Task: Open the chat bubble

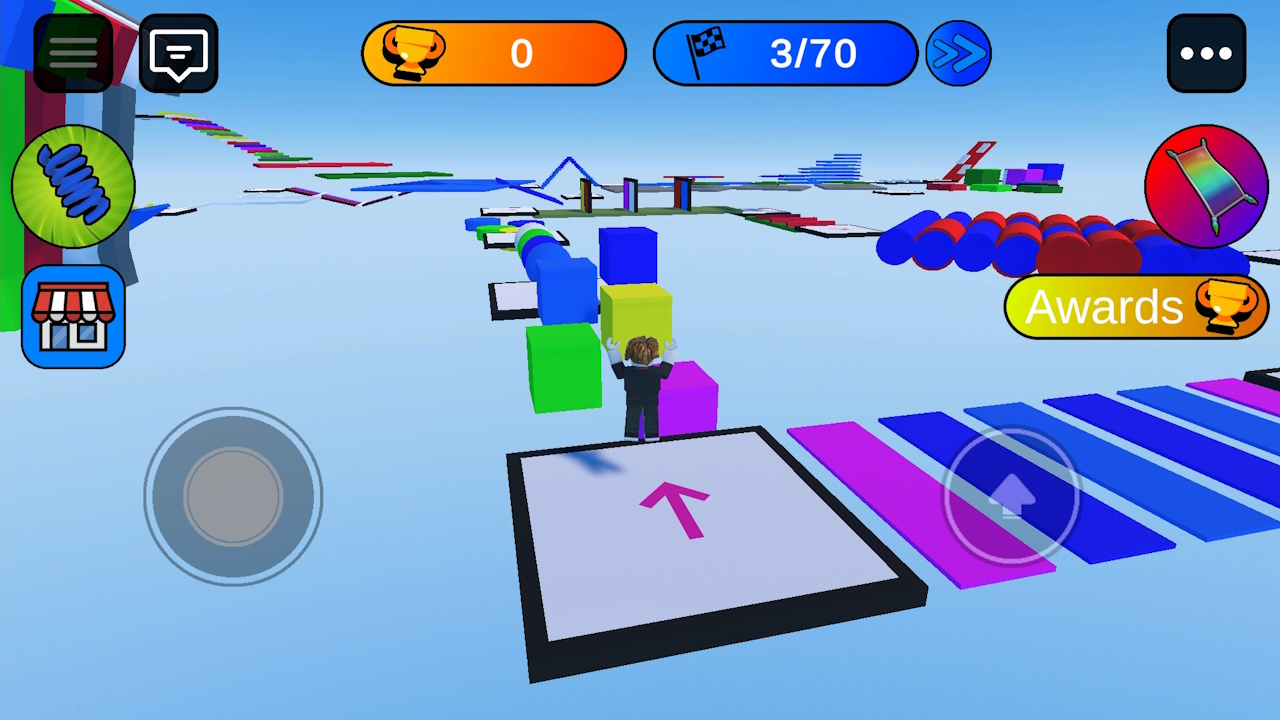Action: click(177, 52)
